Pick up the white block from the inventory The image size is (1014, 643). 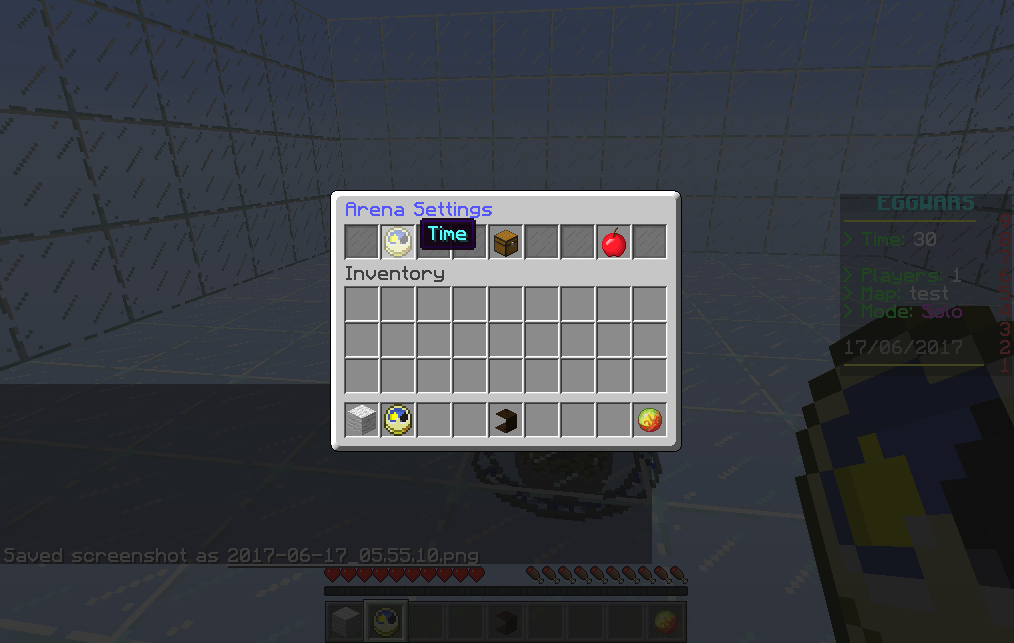click(x=362, y=420)
